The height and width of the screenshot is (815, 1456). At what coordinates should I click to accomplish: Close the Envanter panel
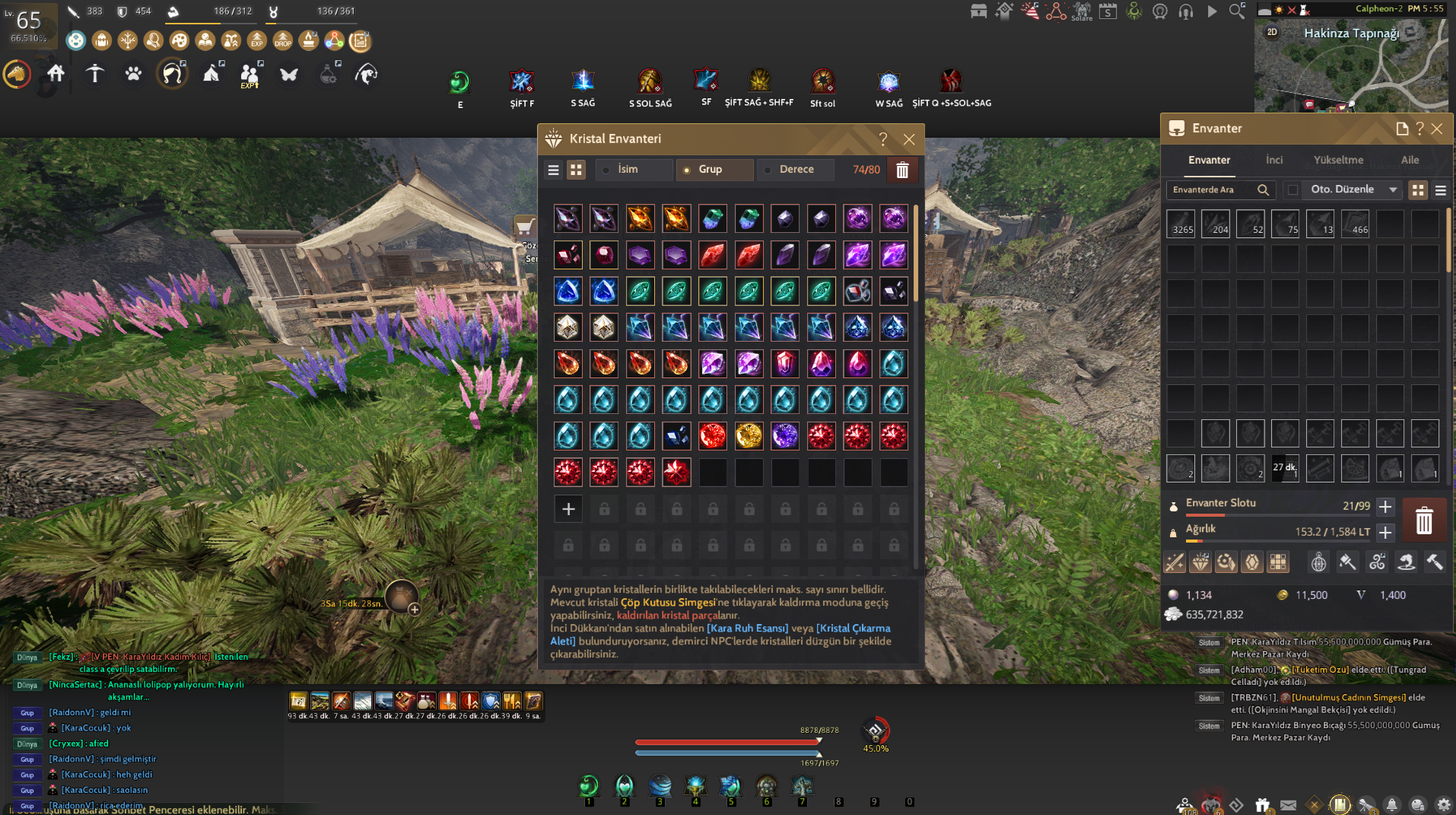[1437, 129]
